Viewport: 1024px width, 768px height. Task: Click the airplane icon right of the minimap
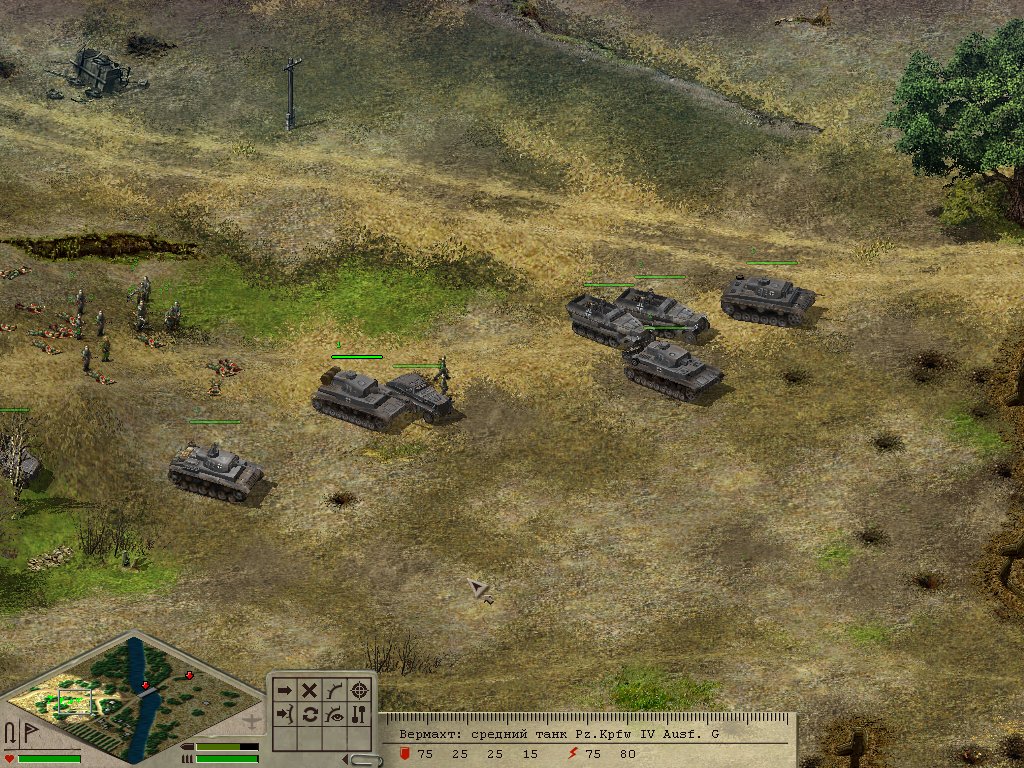(x=254, y=719)
